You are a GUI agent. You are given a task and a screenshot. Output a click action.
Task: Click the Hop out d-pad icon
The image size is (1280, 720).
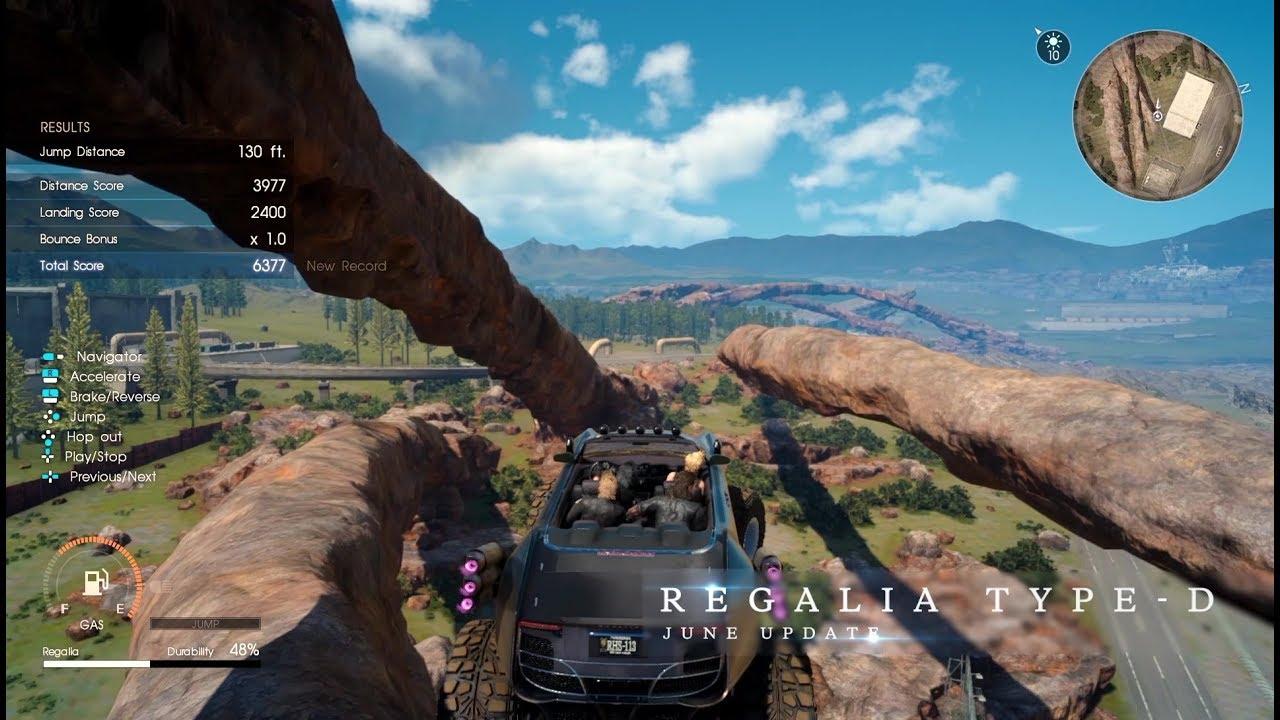[x=47, y=437]
